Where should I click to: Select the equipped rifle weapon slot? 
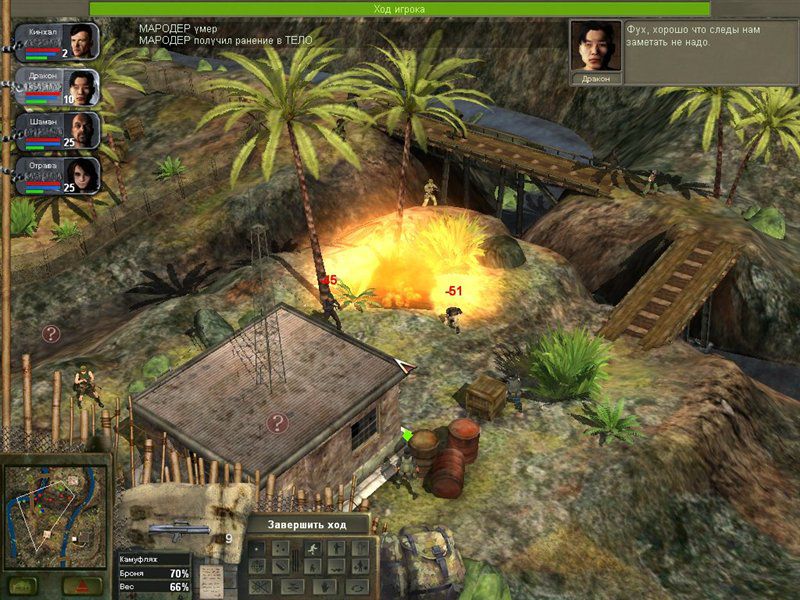tap(178, 530)
